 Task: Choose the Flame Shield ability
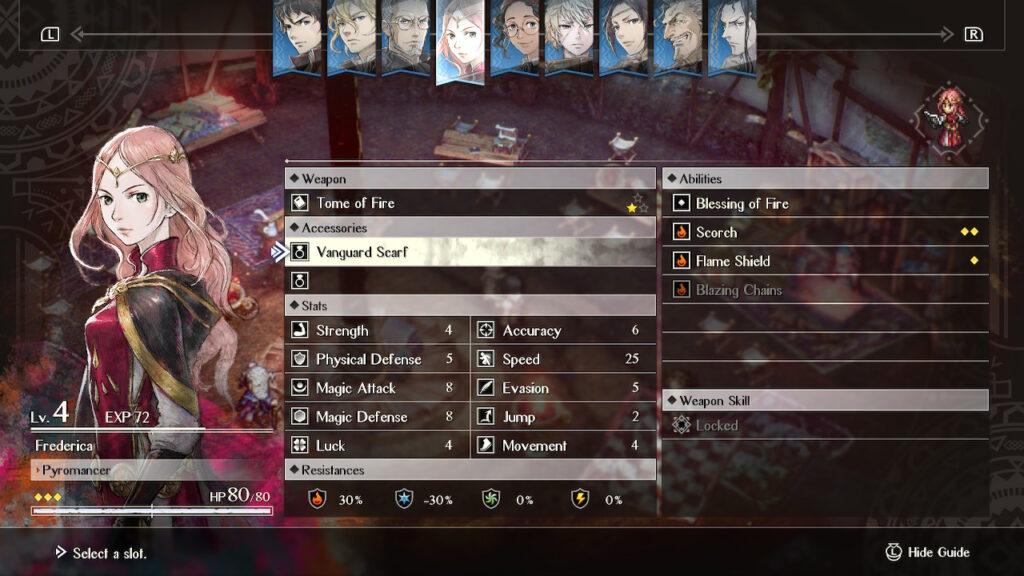(x=825, y=261)
